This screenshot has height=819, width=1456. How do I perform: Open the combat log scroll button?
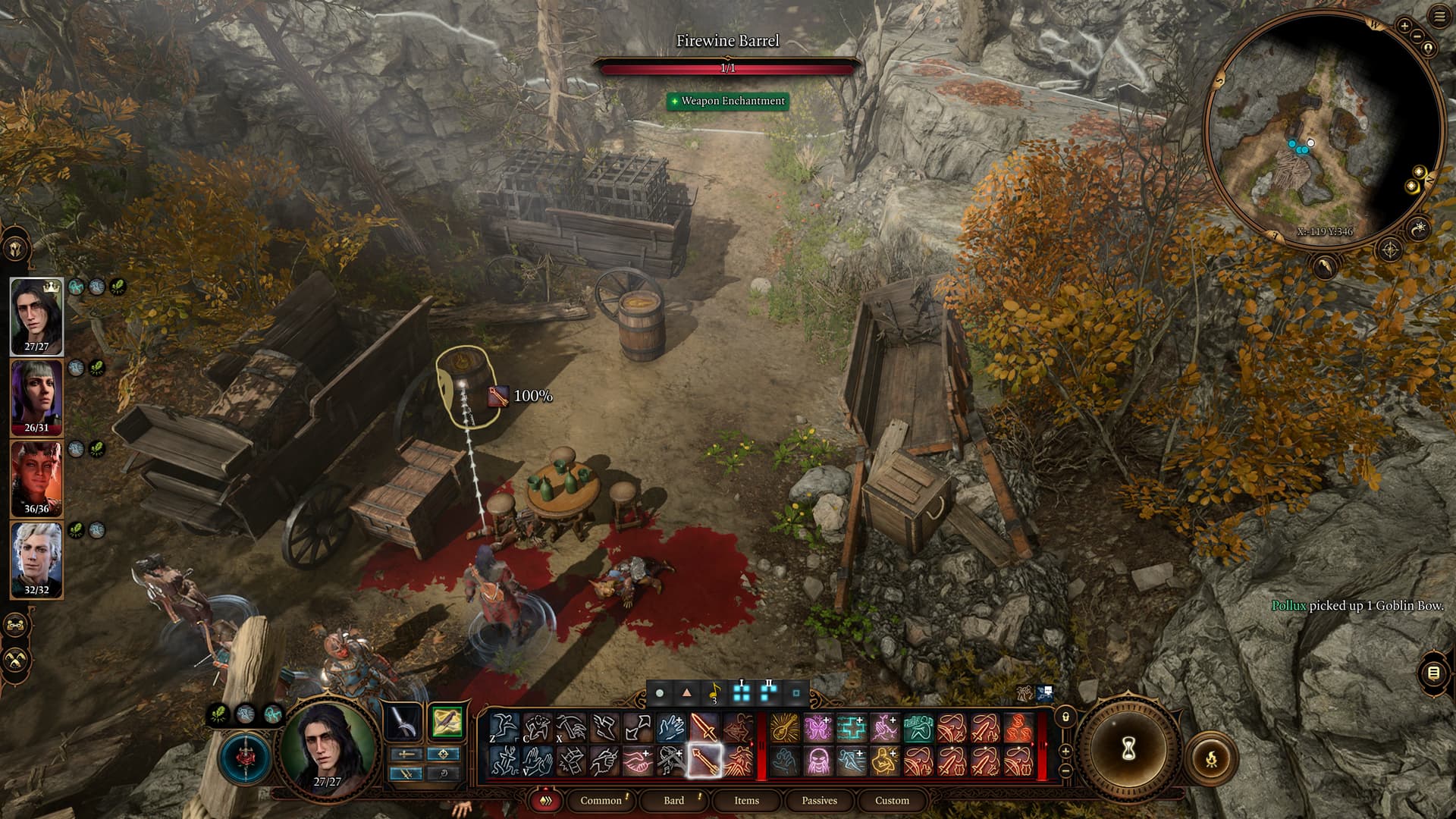pyautogui.click(x=1433, y=673)
